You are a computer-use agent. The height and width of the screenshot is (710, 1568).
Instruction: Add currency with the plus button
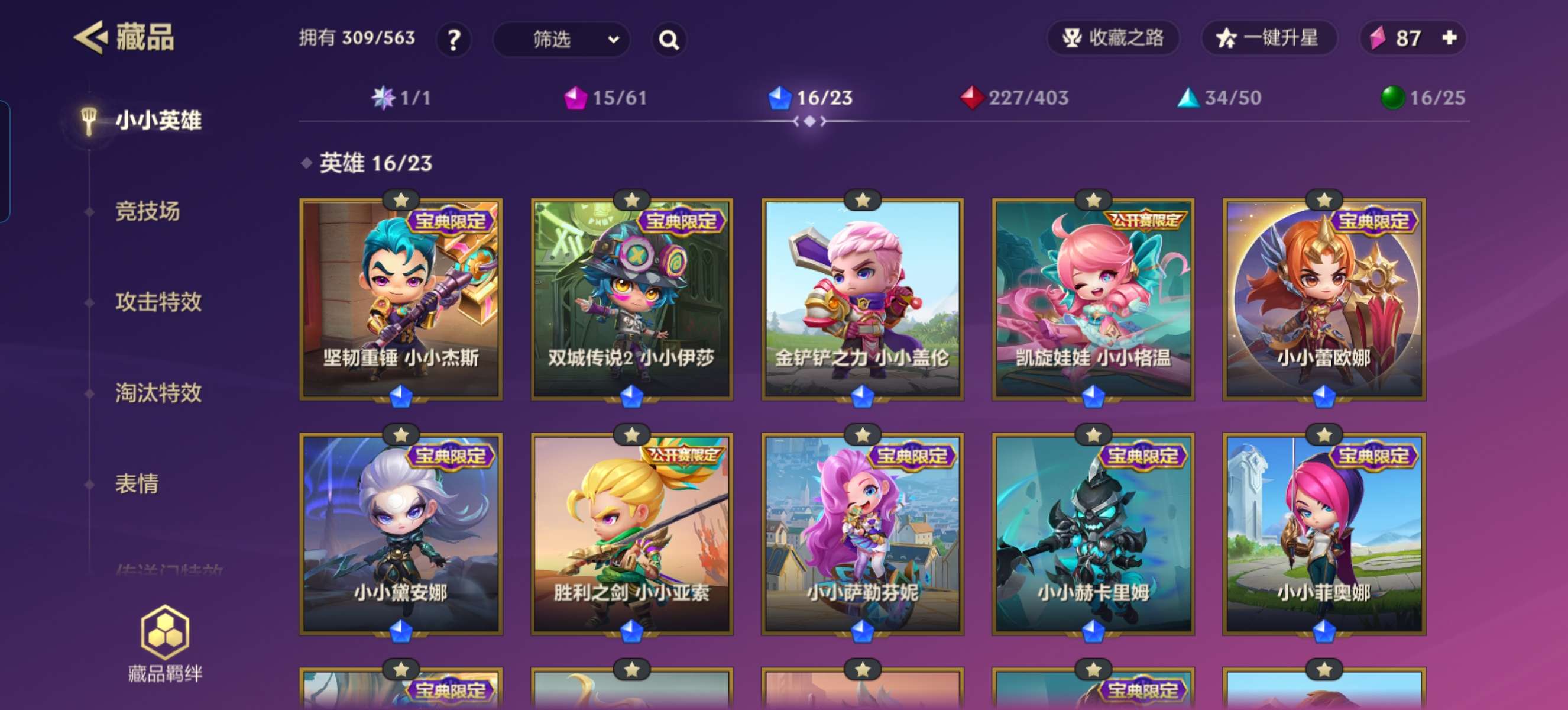coord(1449,38)
